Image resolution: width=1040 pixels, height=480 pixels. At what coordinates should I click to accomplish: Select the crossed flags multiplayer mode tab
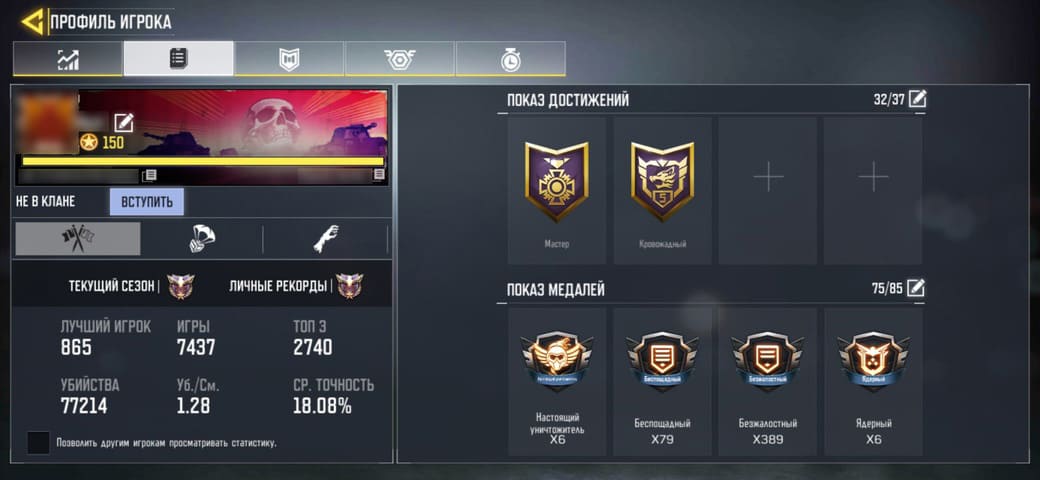tap(77, 239)
